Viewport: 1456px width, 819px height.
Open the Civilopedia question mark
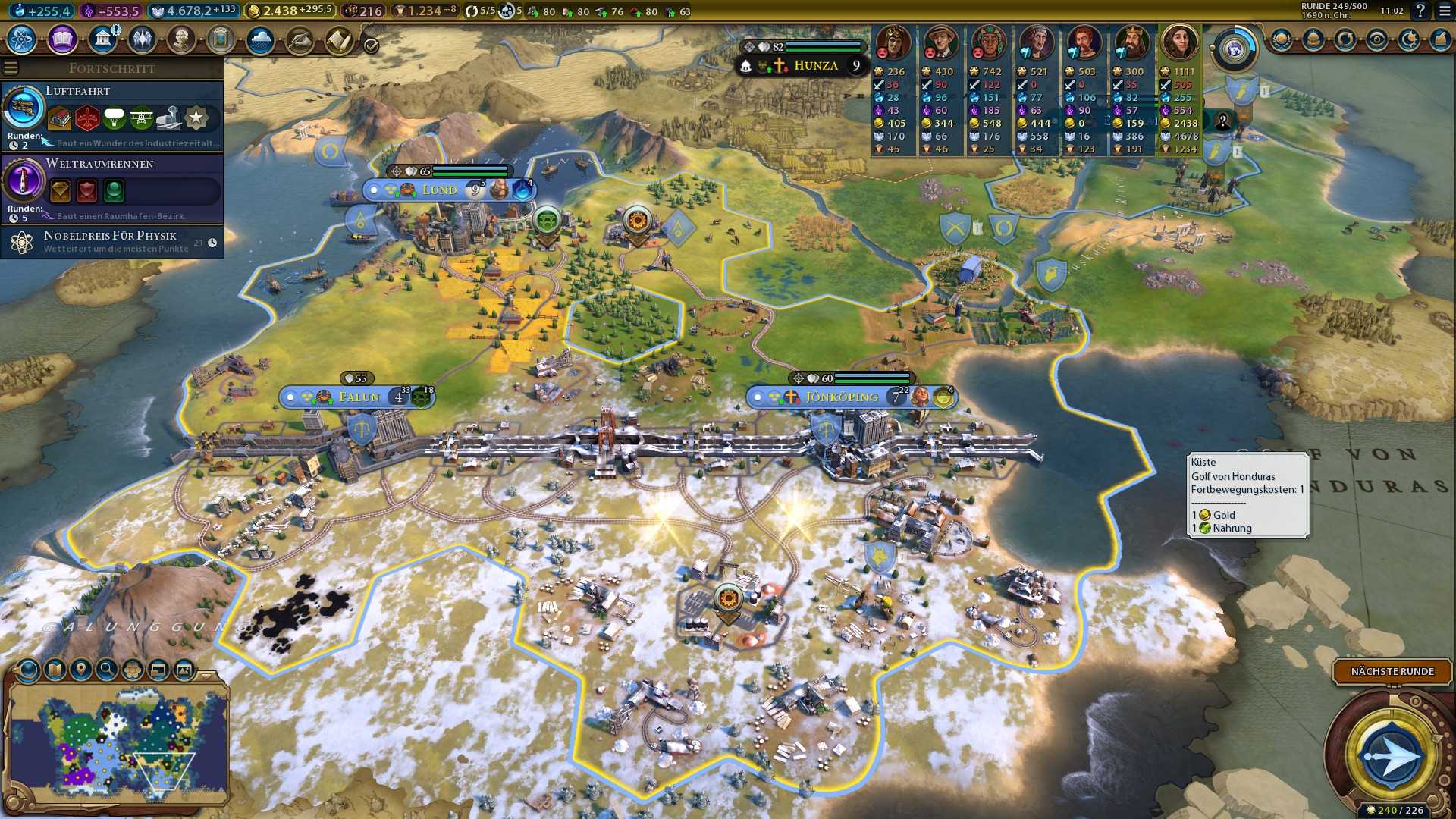pos(1420,11)
